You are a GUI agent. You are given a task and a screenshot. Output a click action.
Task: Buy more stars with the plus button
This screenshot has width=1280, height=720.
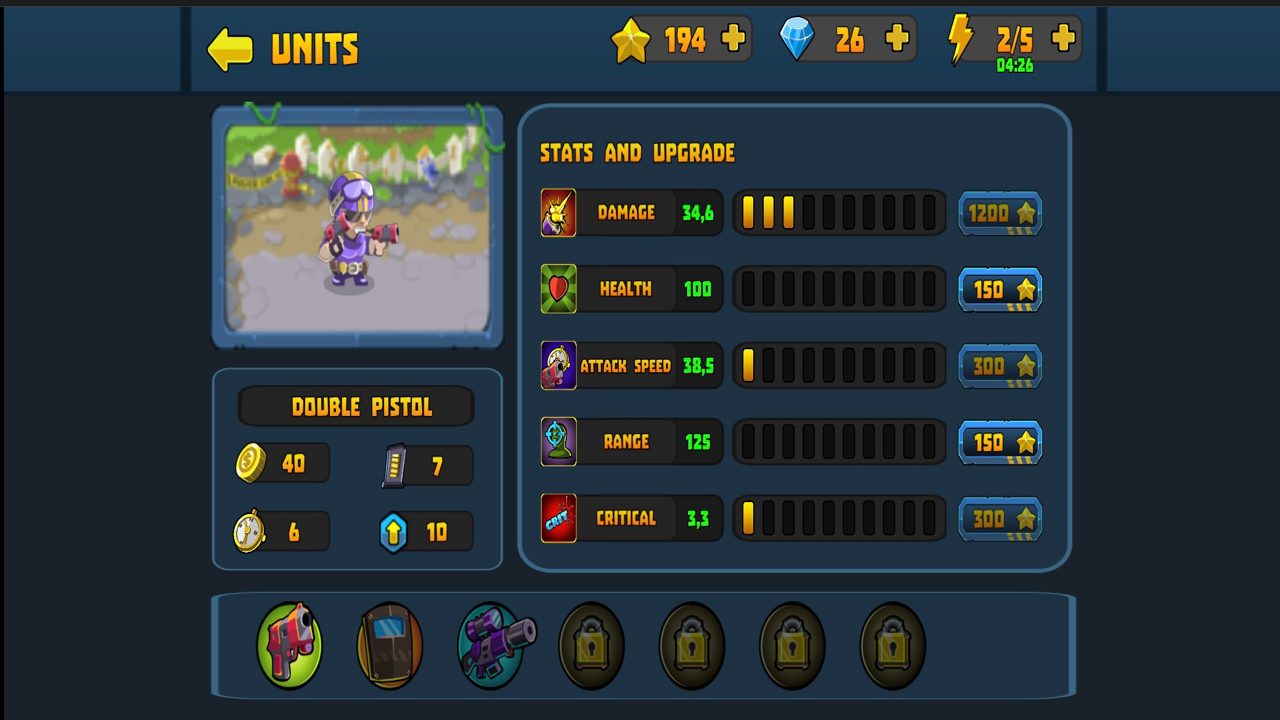735,38
